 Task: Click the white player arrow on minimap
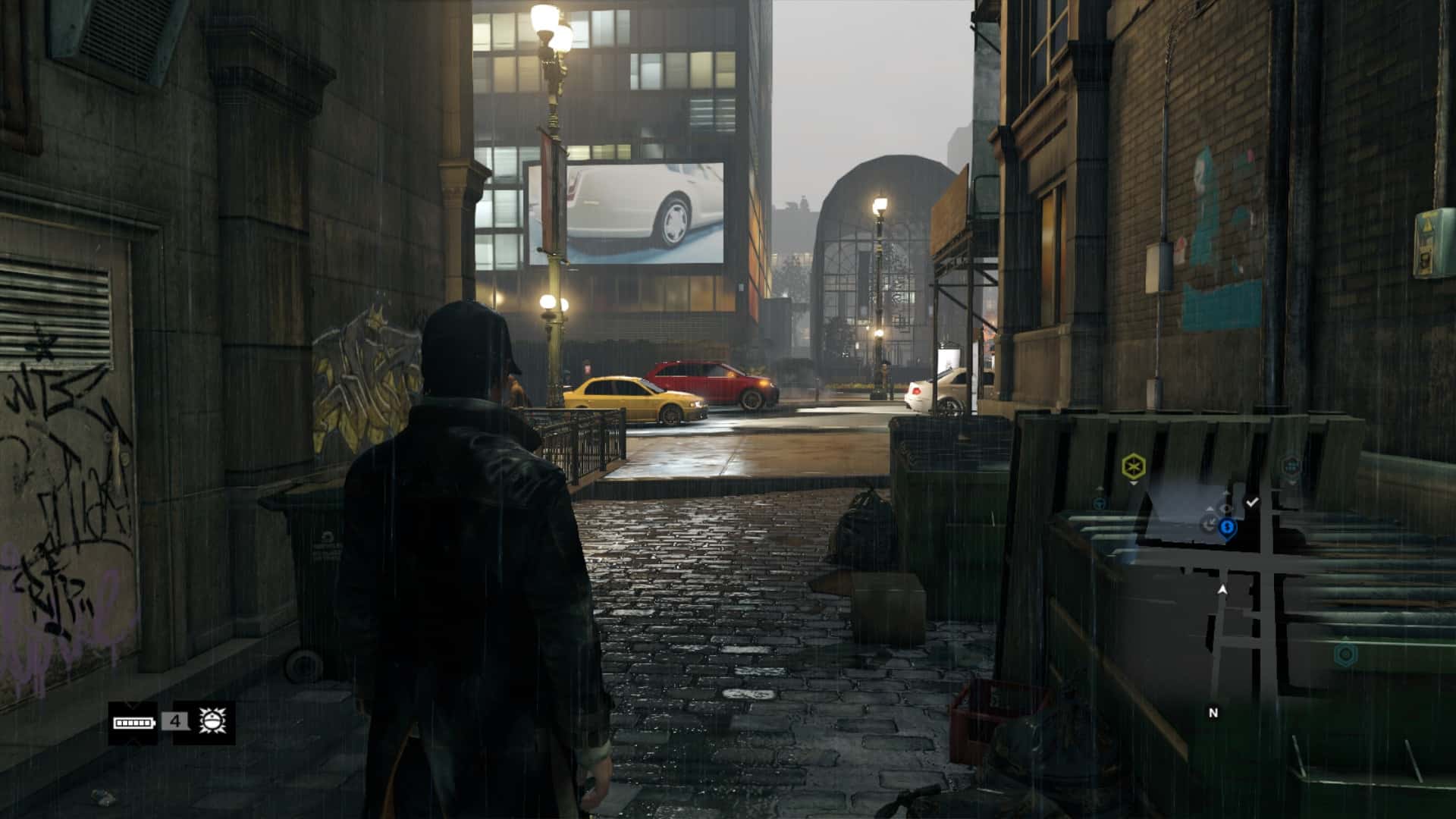(1222, 589)
